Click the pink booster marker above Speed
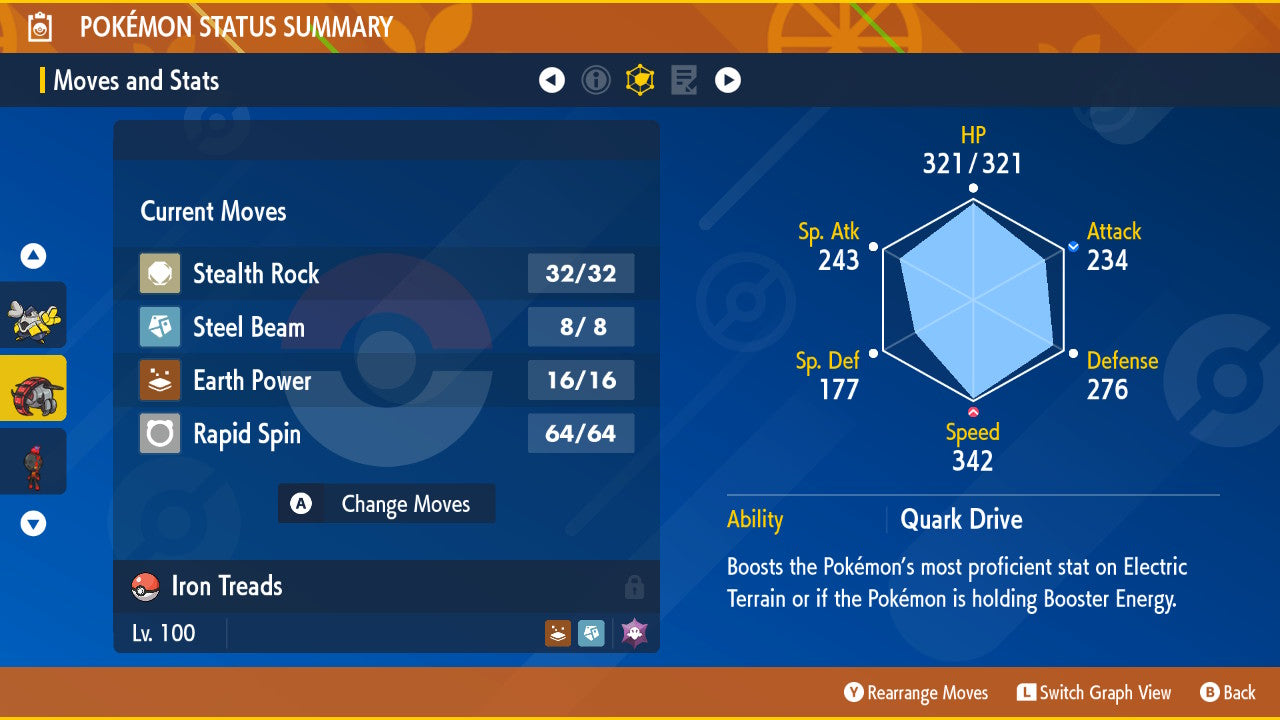Screen dimensions: 1280x720 [x=971, y=410]
